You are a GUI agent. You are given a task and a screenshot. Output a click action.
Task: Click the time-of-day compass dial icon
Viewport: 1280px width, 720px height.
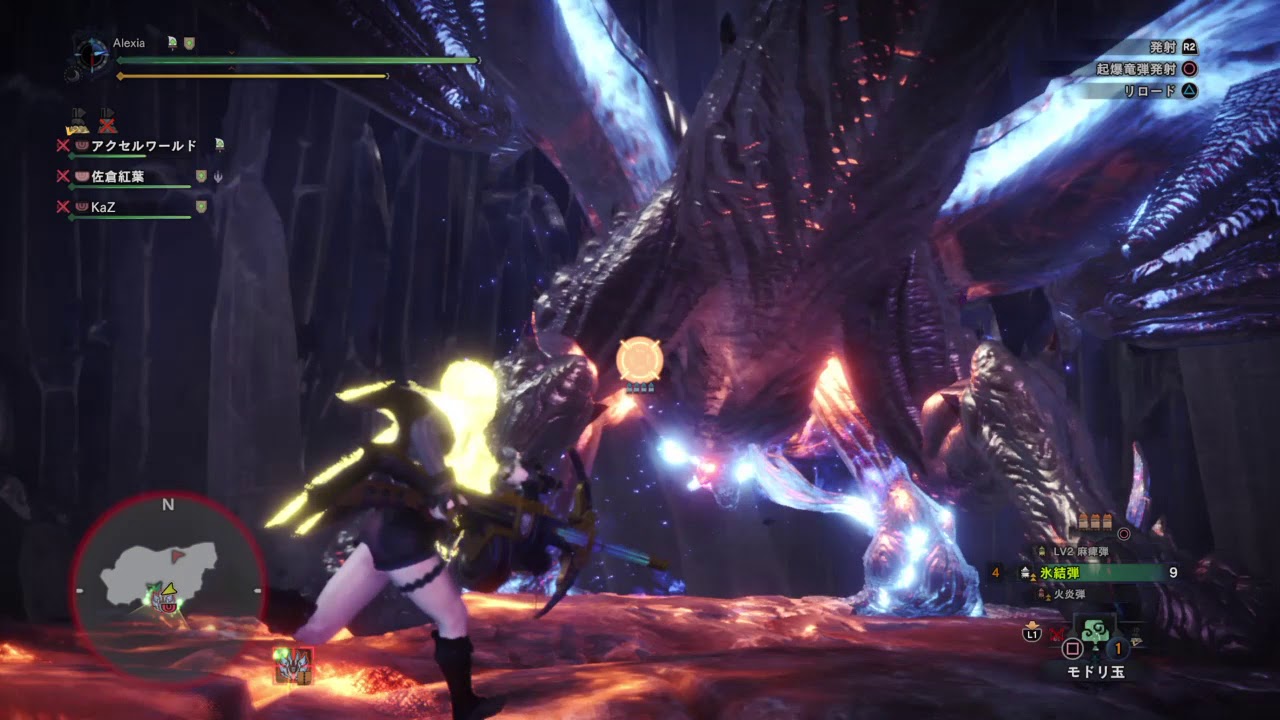click(91, 54)
